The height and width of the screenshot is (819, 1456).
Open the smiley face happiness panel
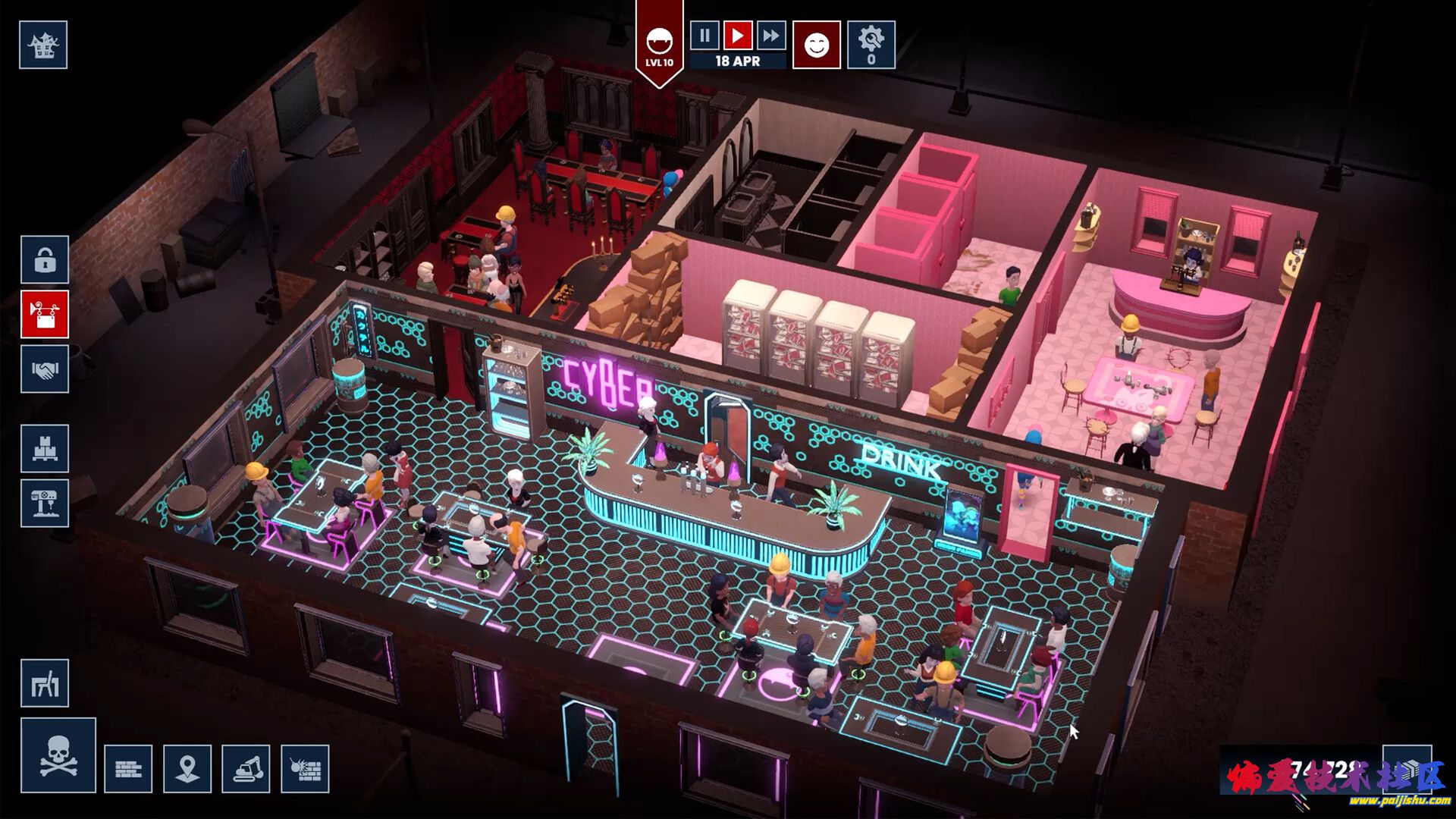816,45
